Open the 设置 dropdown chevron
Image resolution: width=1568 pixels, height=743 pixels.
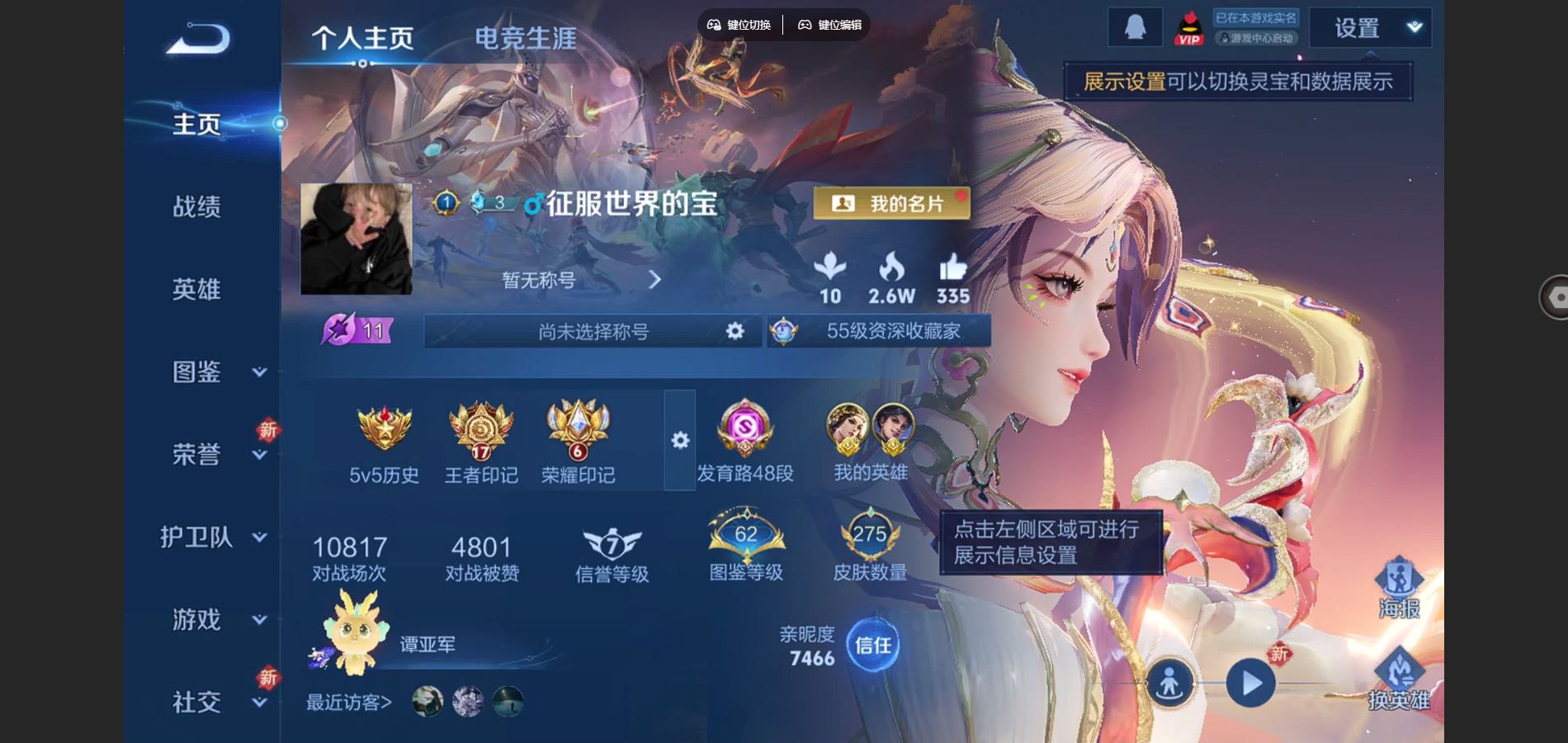pyautogui.click(x=1413, y=27)
